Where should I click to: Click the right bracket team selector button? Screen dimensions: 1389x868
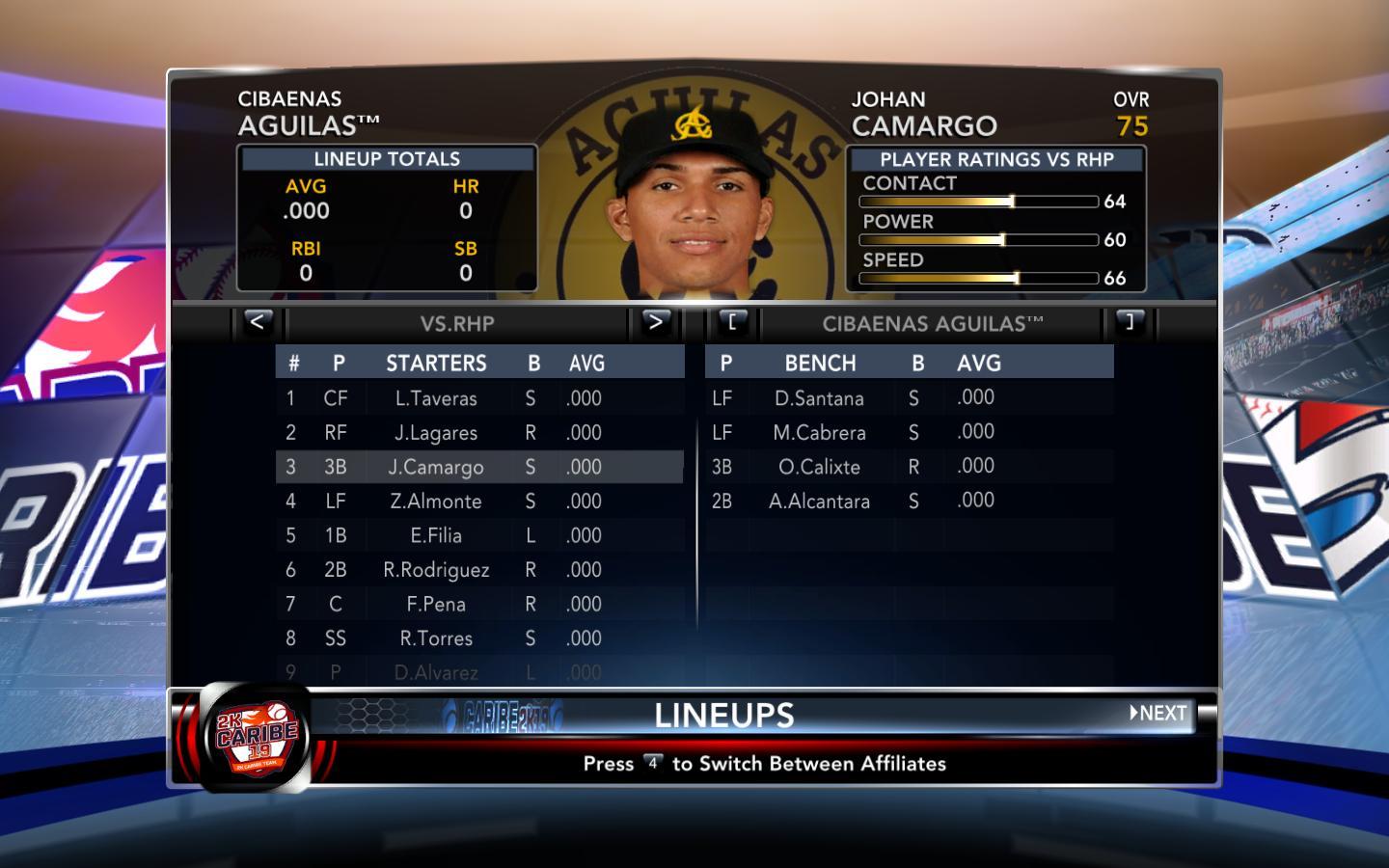(1130, 322)
